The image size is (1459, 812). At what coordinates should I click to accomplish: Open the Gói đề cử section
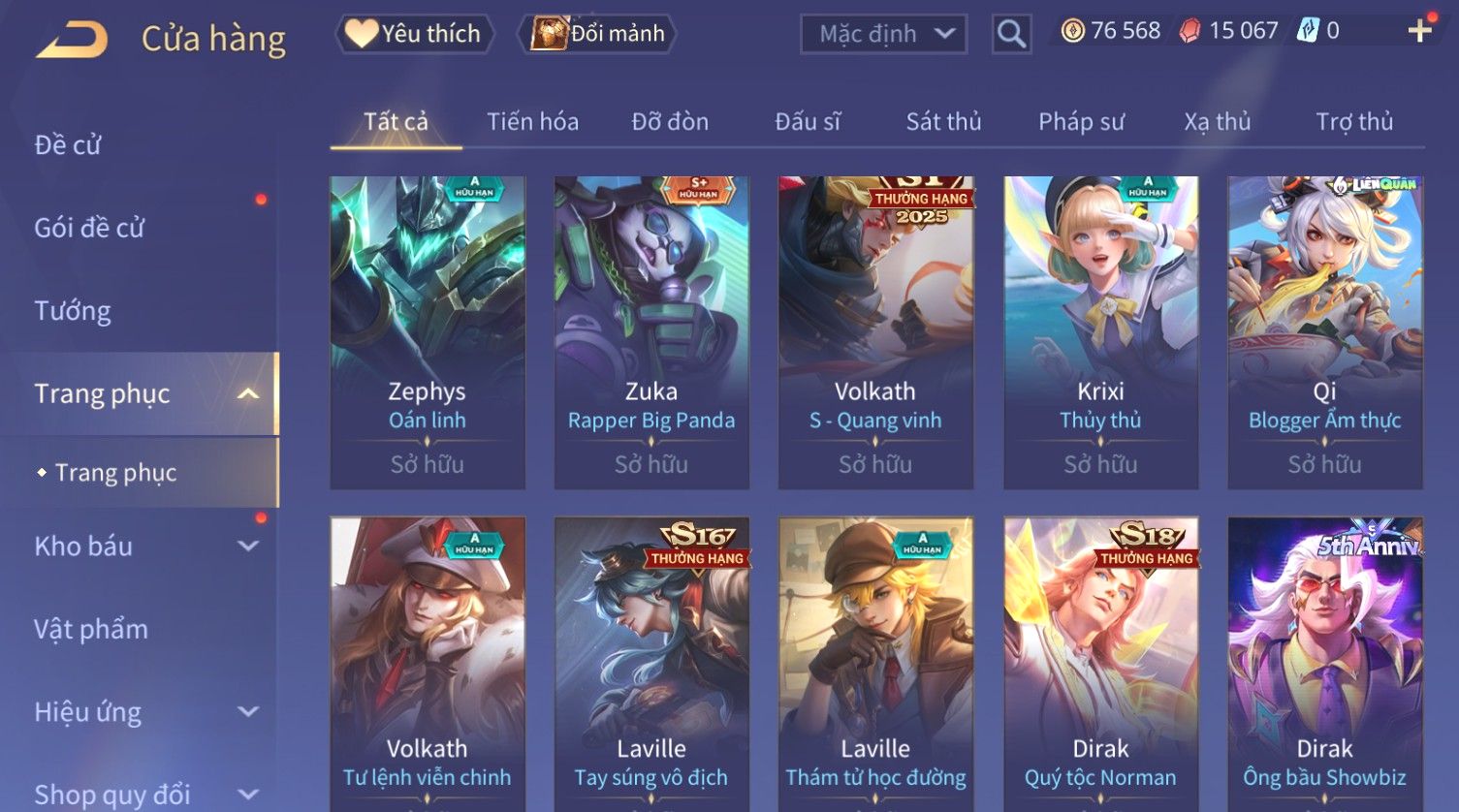pyautogui.click(x=89, y=228)
